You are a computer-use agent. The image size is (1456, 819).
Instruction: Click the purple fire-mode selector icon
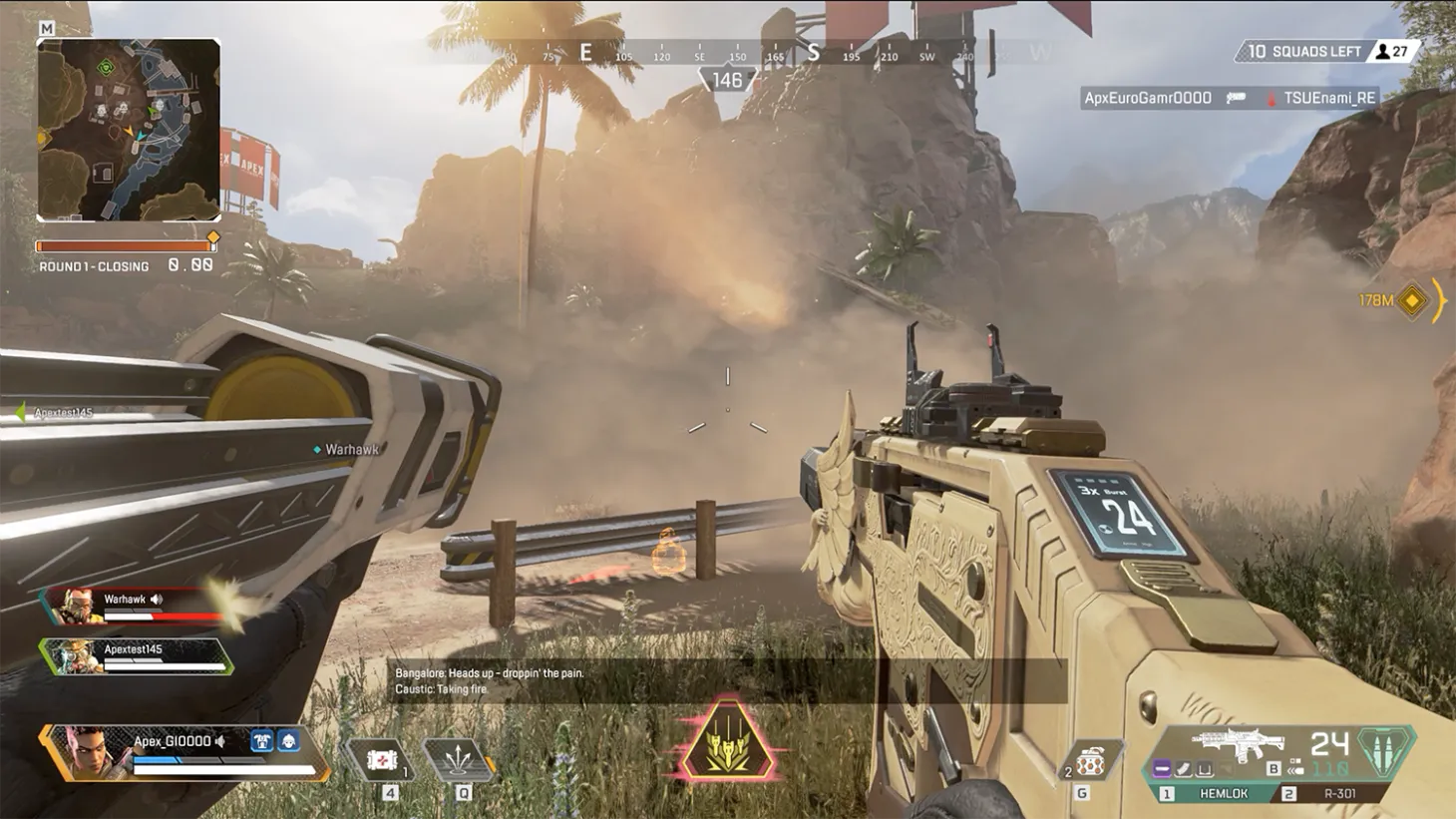click(1162, 768)
